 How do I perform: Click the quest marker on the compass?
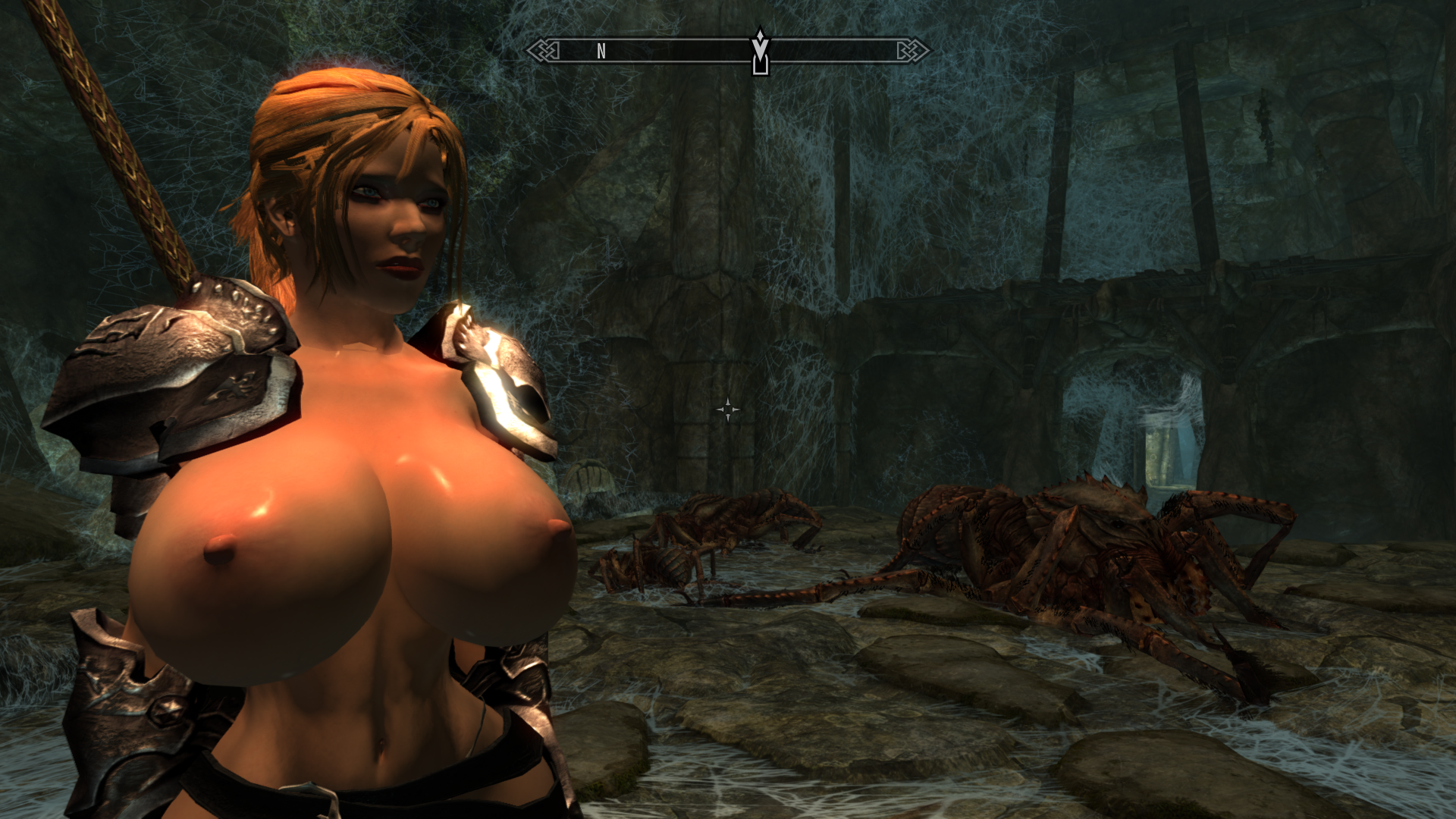click(760, 52)
